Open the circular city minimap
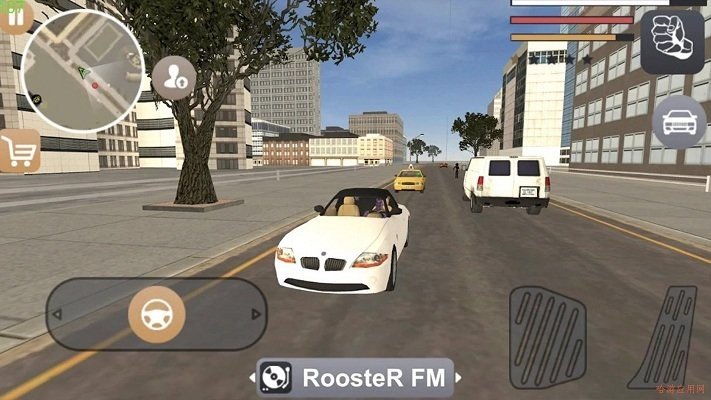The image size is (711, 400). (x=83, y=68)
